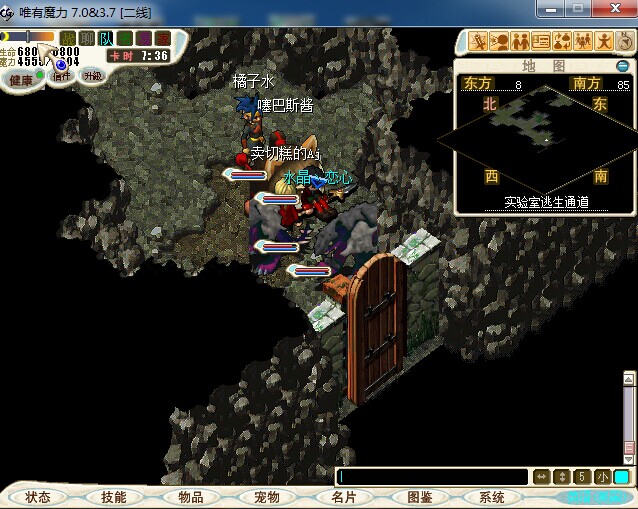This screenshot has height=509, width=638.
Task: Open the 技能 skills menu
Action: click(x=113, y=497)
